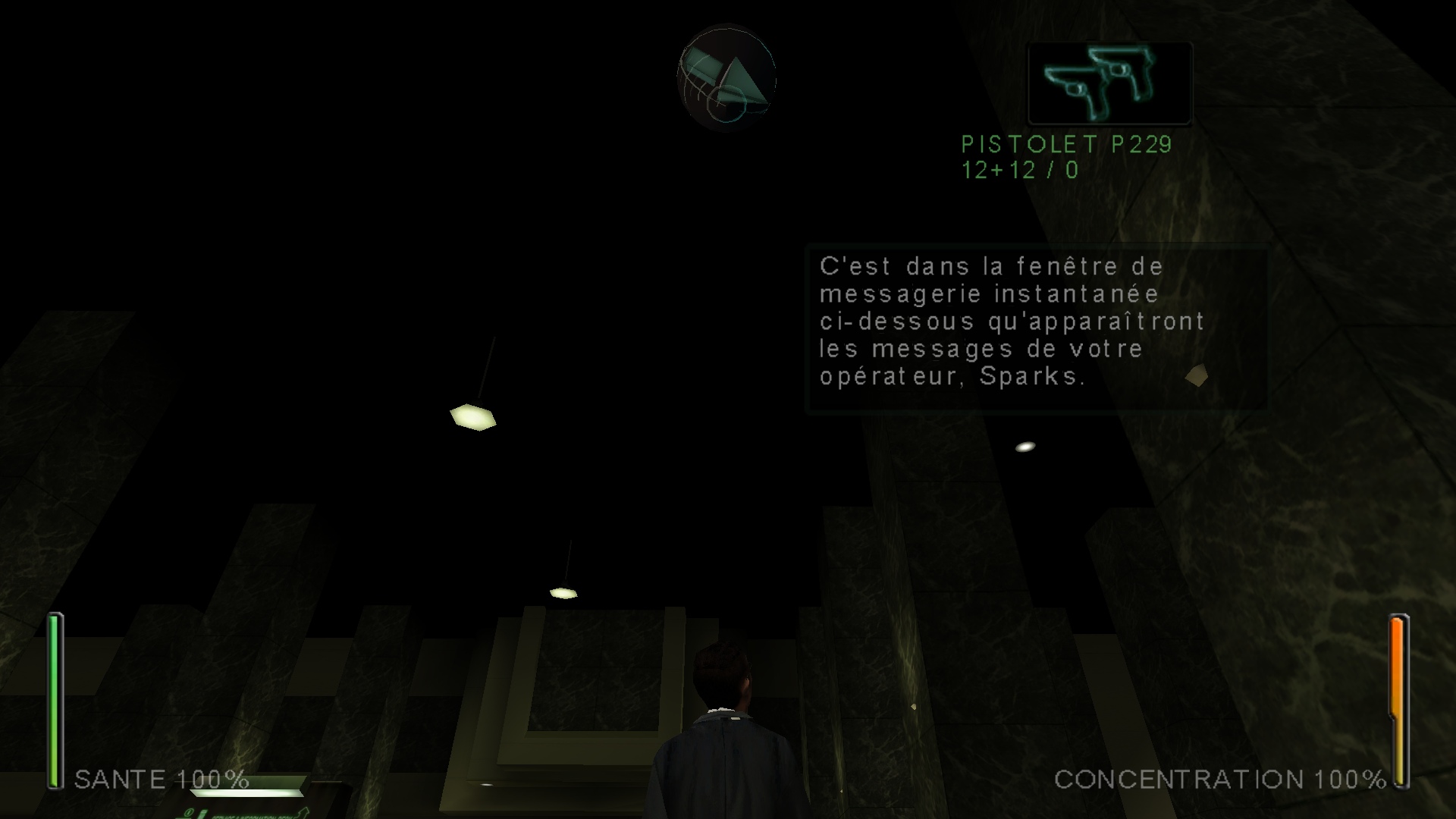The image size is (1456, 819).
Task: Click the circular radar compass
Action: [726, 78]
